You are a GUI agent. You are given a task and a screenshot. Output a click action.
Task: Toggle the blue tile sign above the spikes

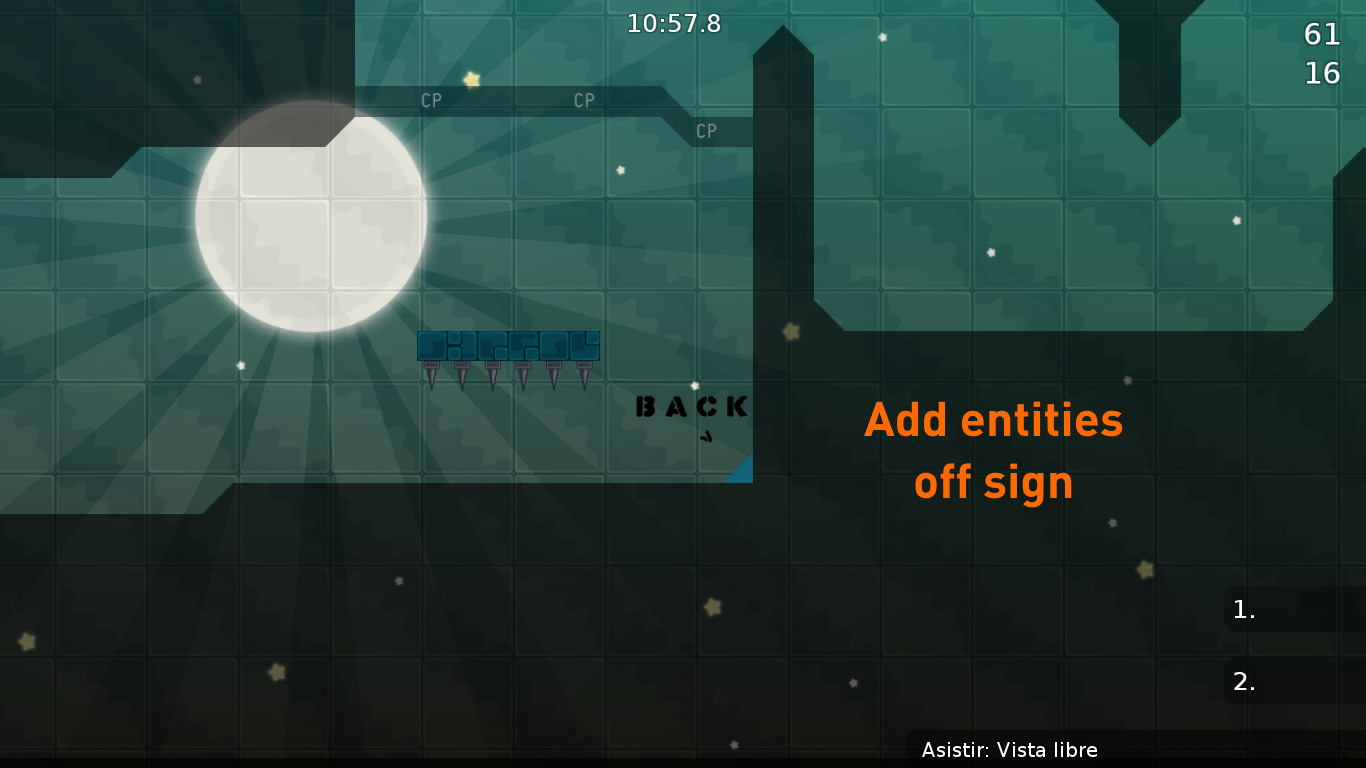[507, 347]
